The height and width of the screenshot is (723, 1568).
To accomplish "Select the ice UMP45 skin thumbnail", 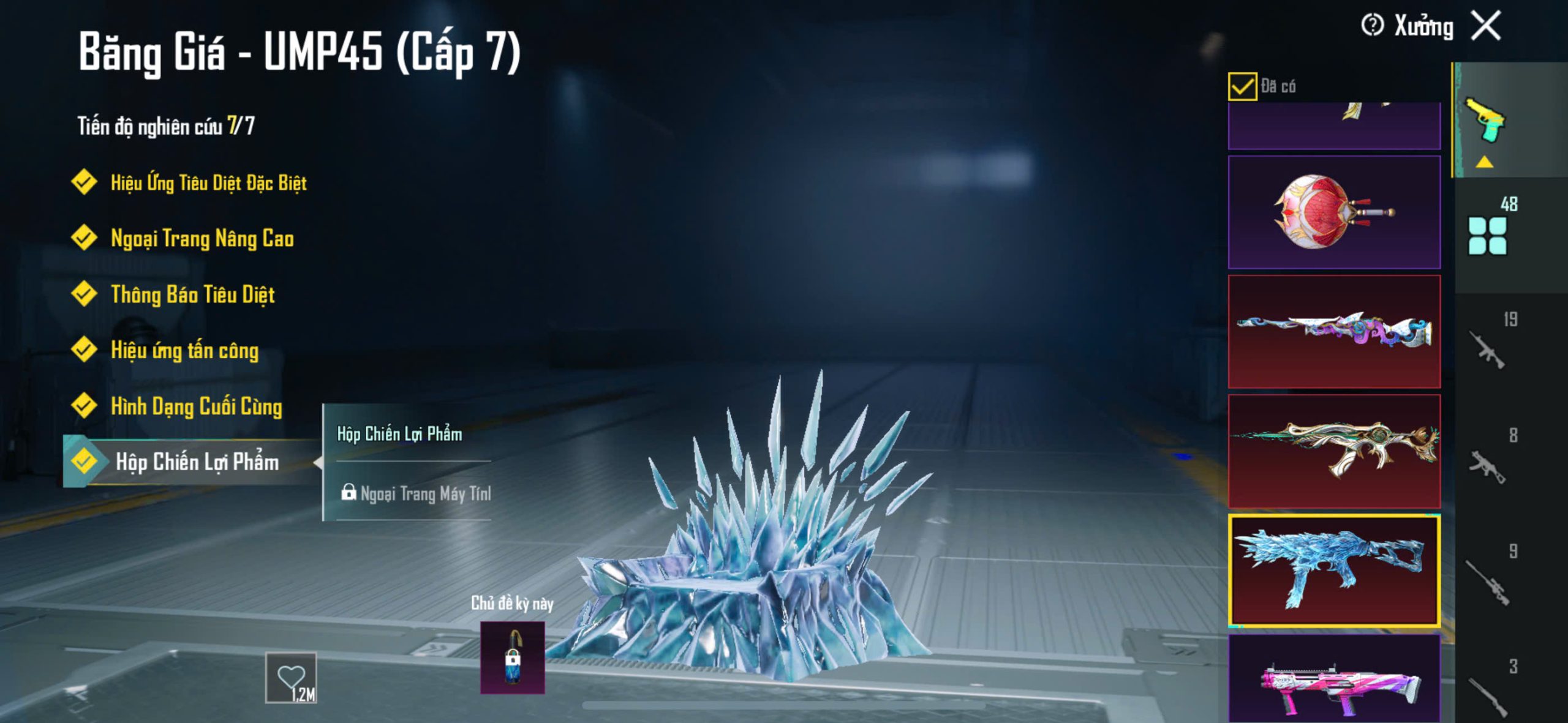I will point(1334,570).
